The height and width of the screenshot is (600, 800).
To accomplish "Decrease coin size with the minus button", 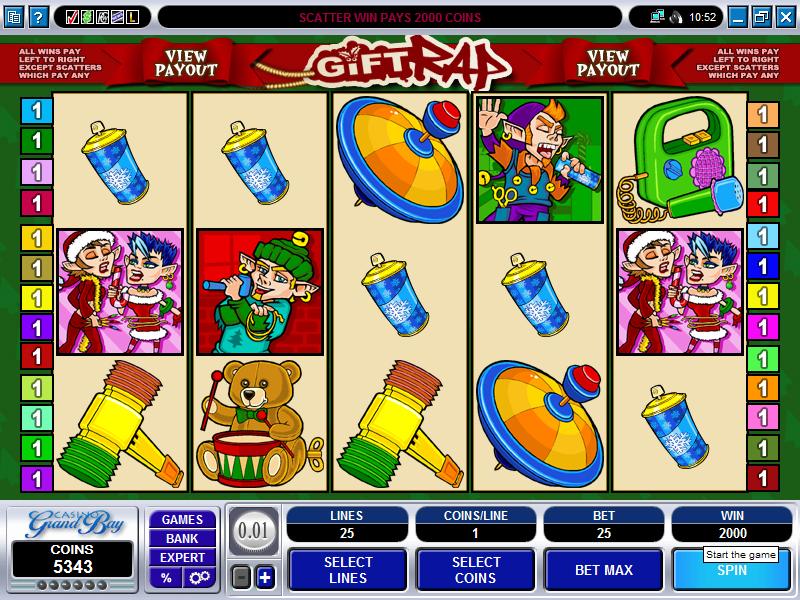I will [x=240, y=577].
